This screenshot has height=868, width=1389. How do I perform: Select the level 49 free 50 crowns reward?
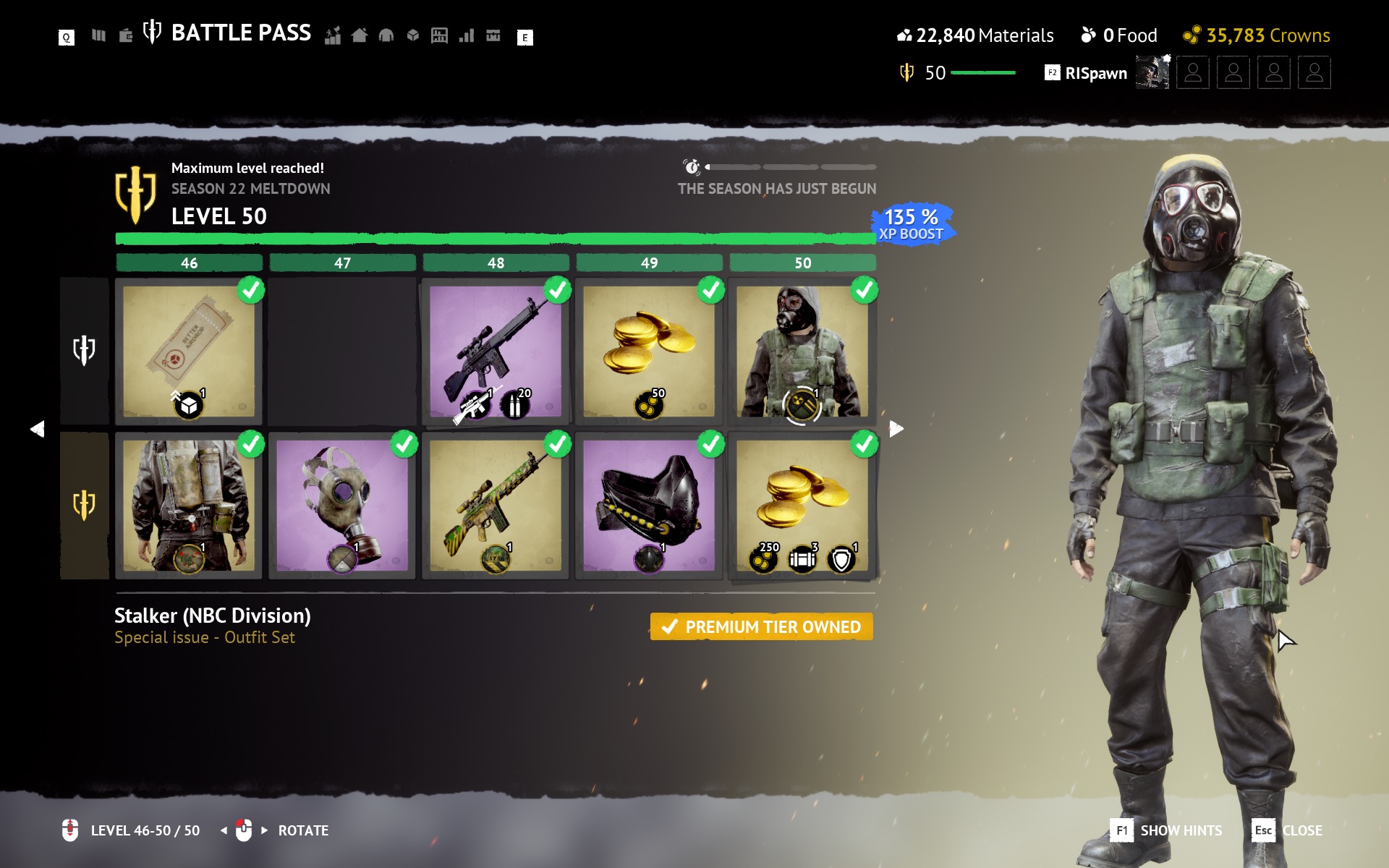(649, 351)
